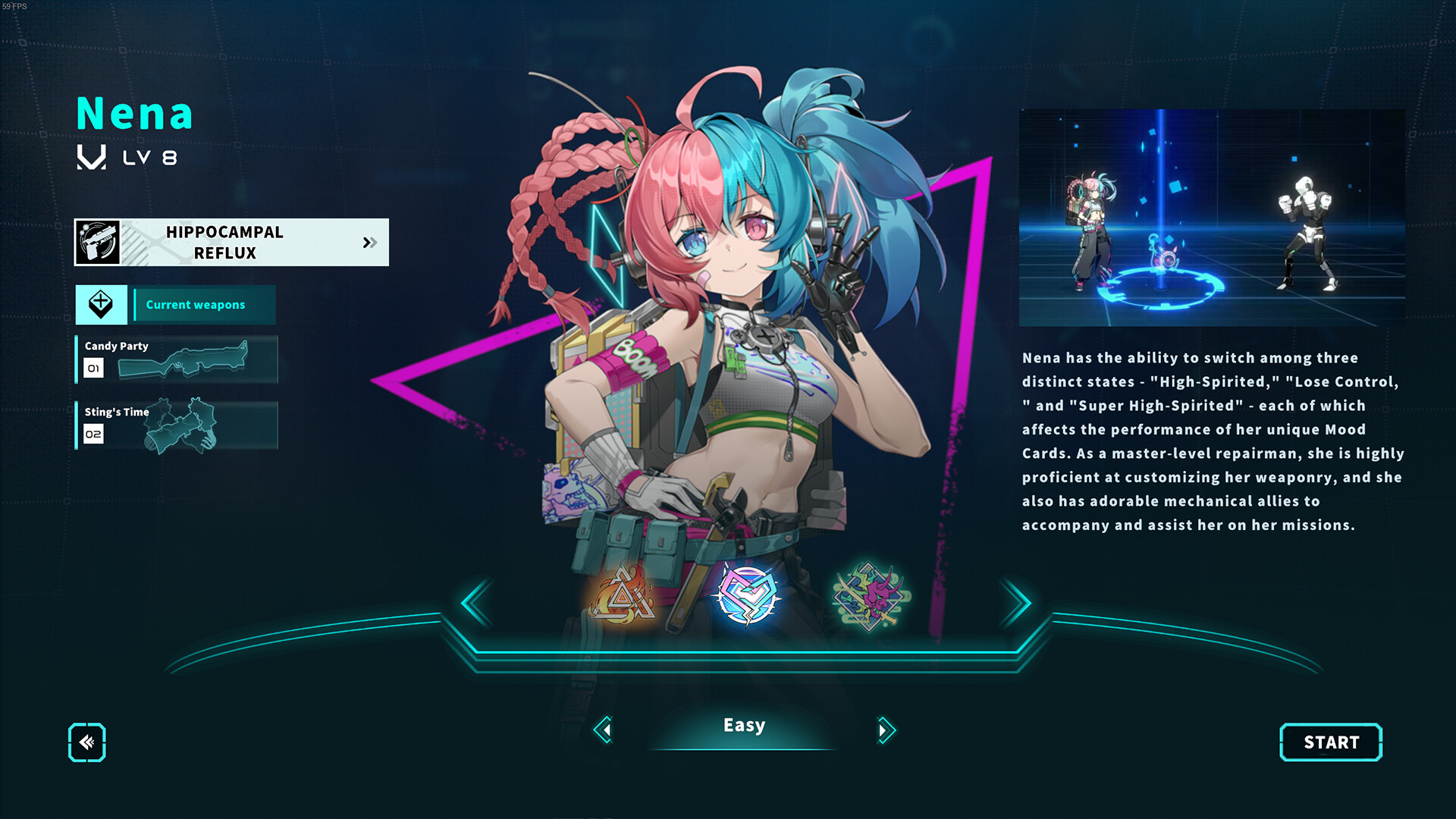The width and height of the screenshot is (1456, 819).
Task: Select the Easy difficulty label
Action: tap(743, 725)
